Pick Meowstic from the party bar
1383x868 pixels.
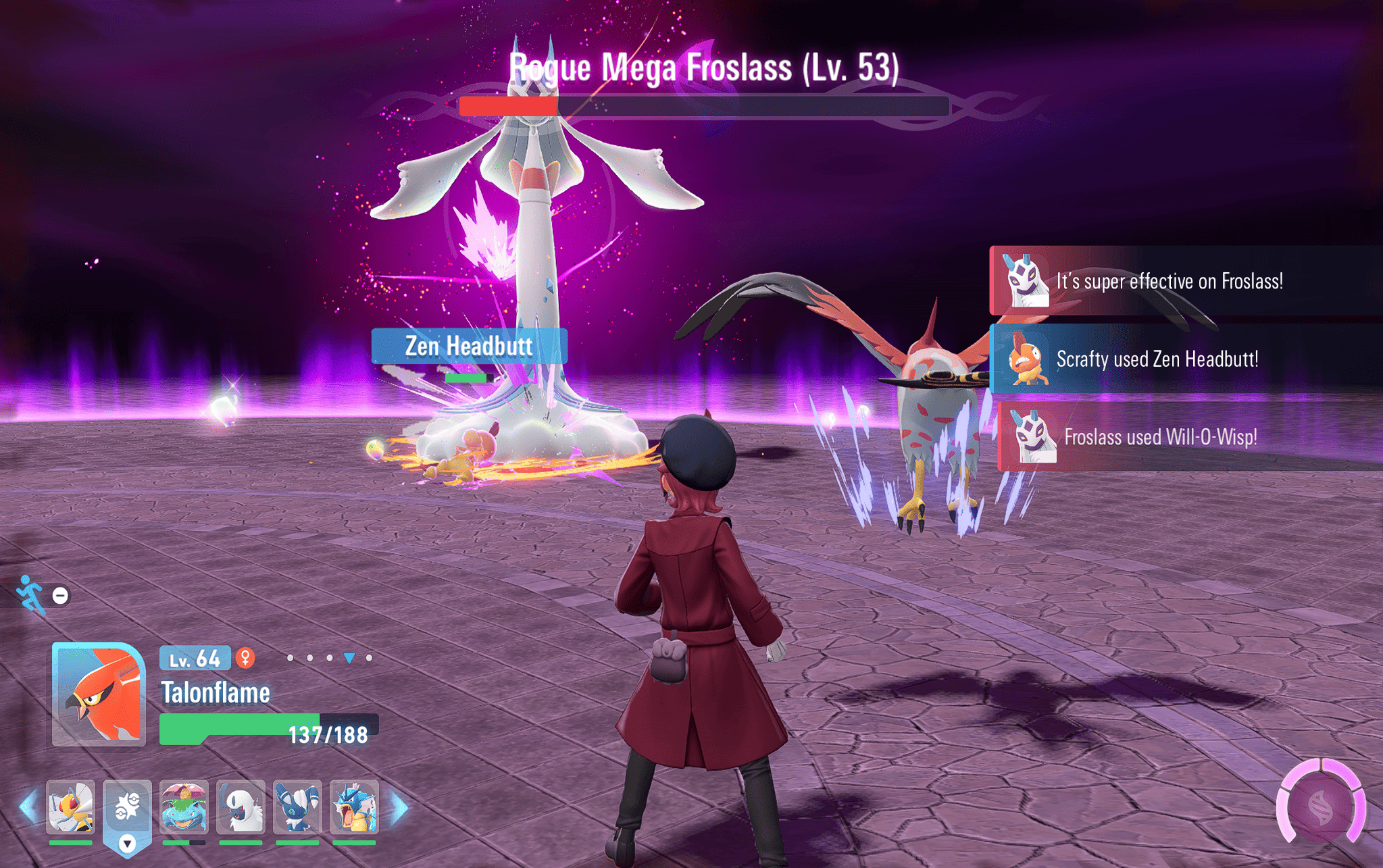[297, 807]
